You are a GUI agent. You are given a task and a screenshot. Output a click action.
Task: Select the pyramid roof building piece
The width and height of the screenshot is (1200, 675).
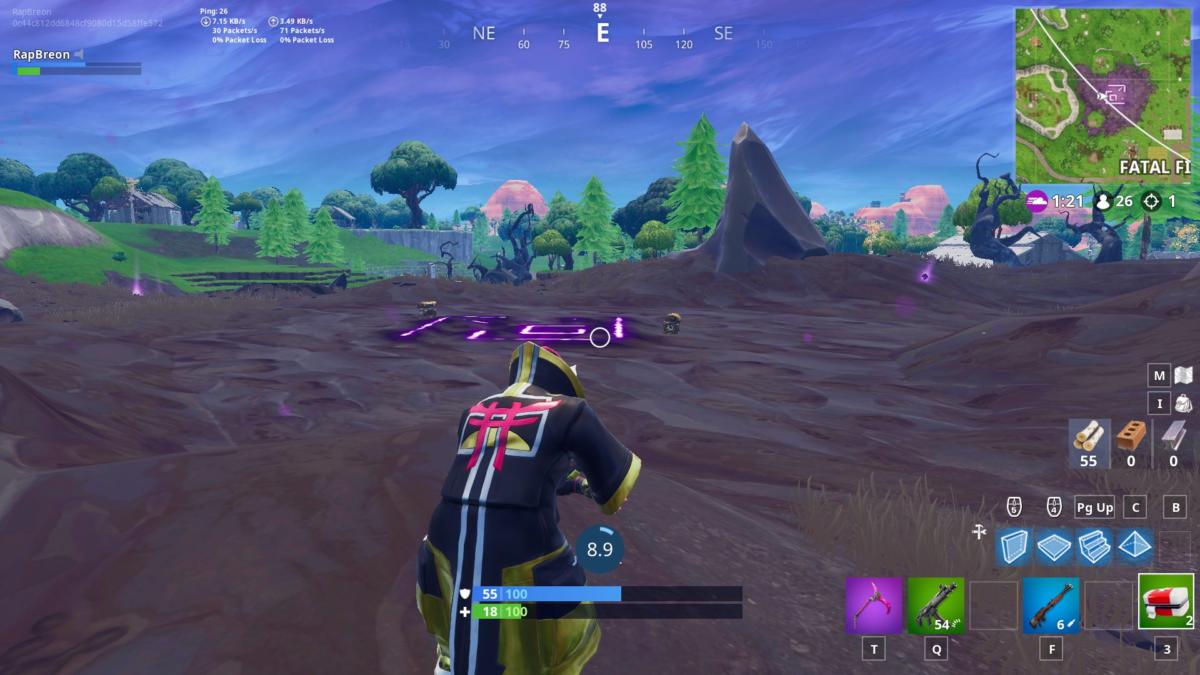[1135, 546]
